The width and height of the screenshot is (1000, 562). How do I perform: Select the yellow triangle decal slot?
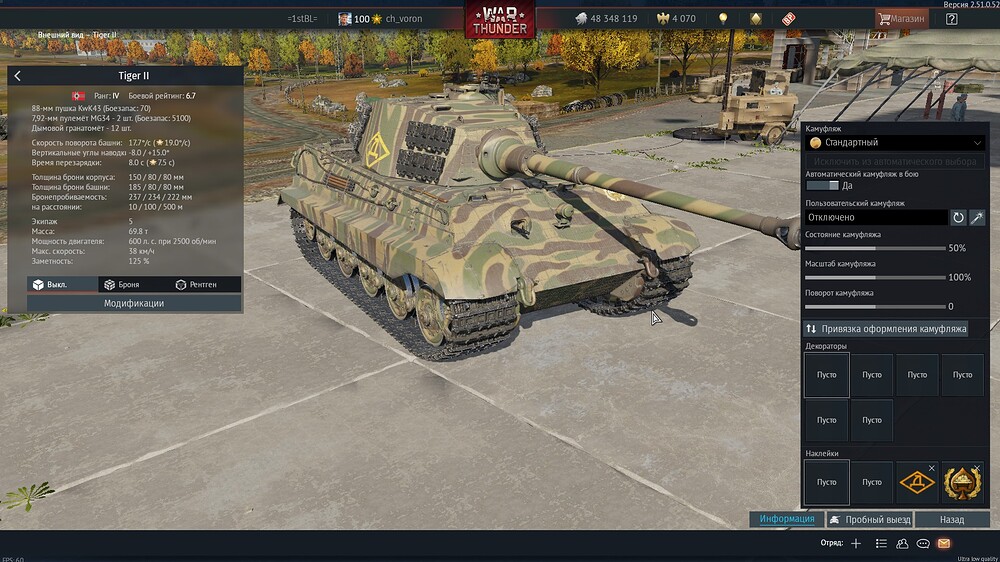[917, 482]
